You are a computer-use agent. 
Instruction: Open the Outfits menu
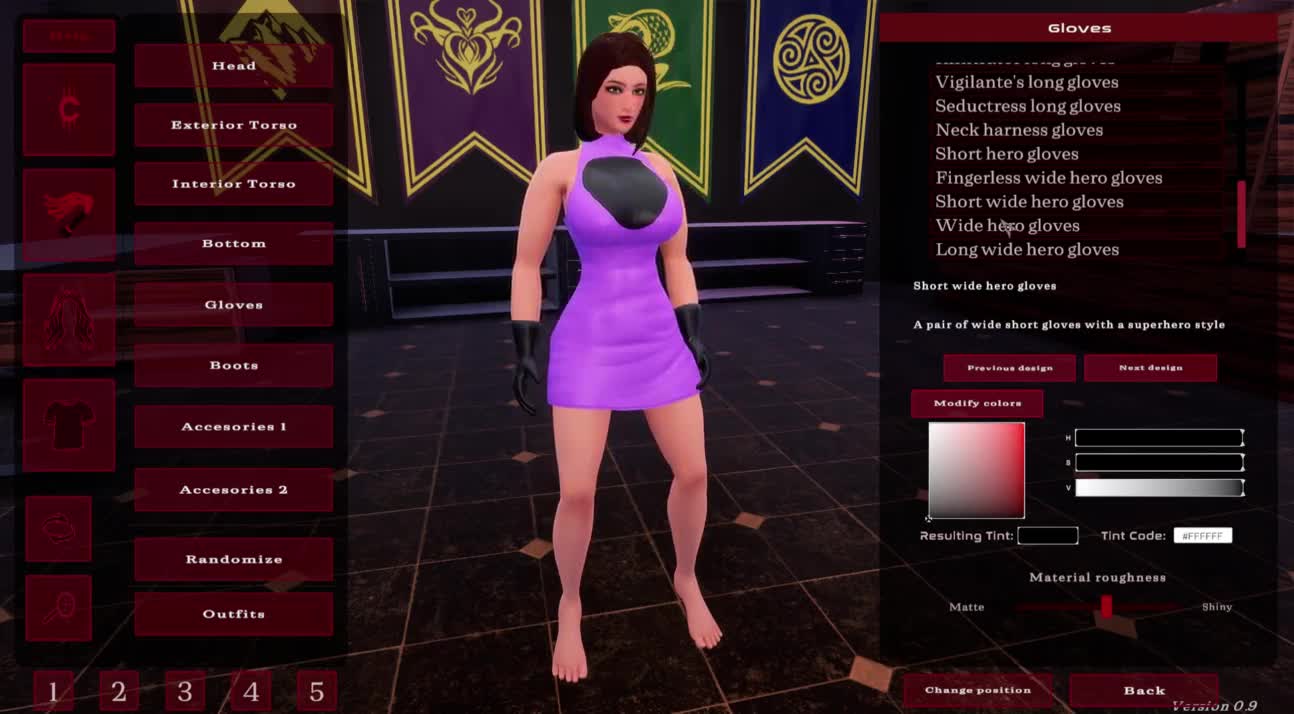click(233, 614)
